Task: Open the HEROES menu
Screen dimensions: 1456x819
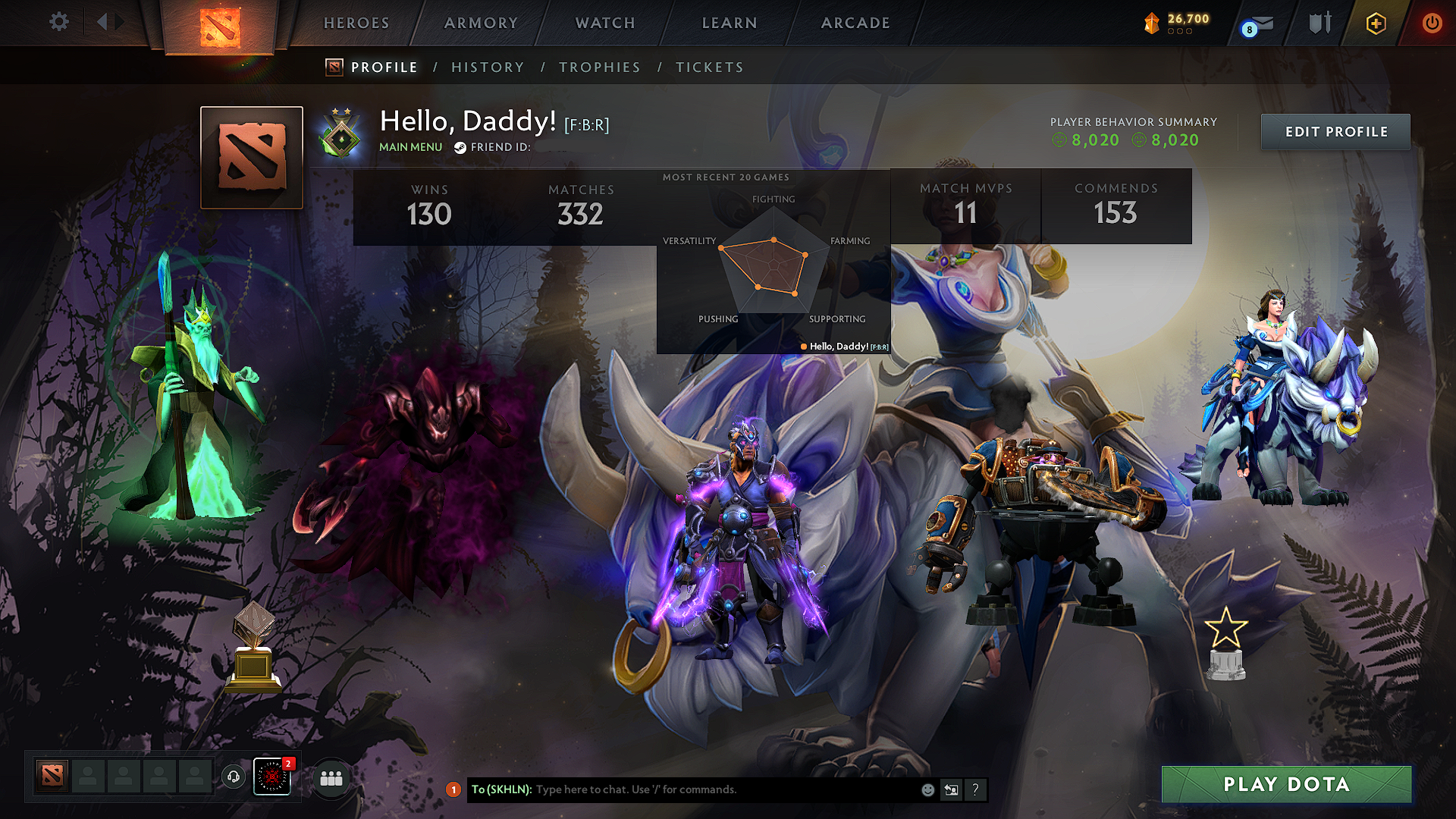Action: (x=356, y=23)
